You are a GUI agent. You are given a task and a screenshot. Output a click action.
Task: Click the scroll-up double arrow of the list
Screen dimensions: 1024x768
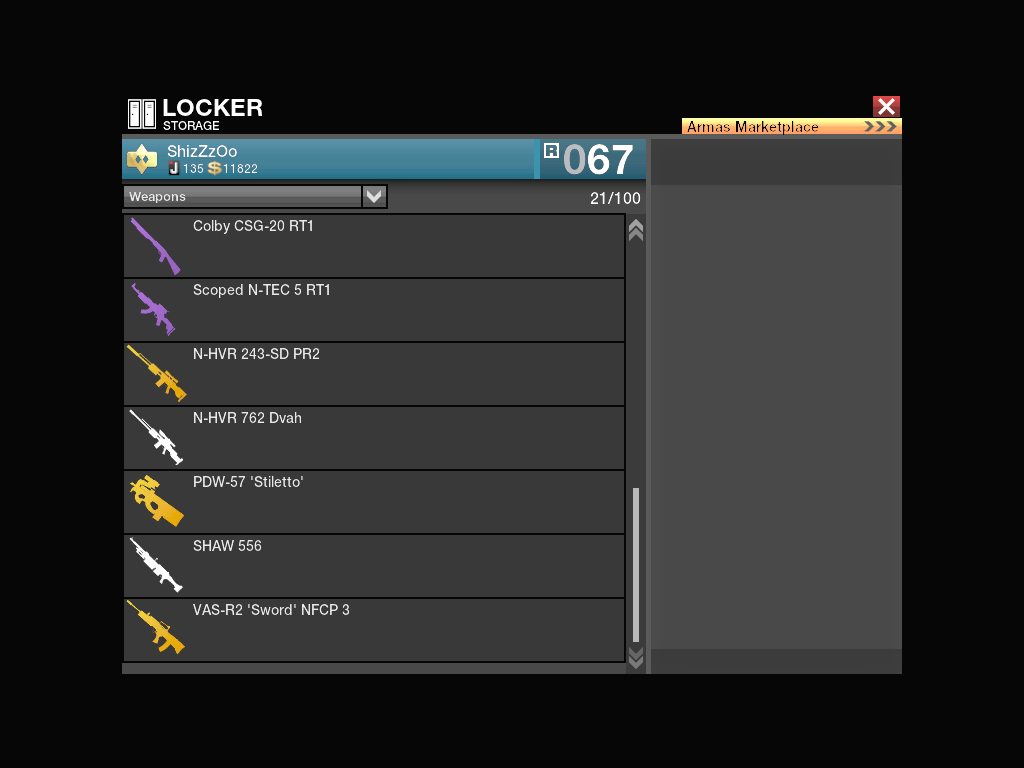[635, 230]
